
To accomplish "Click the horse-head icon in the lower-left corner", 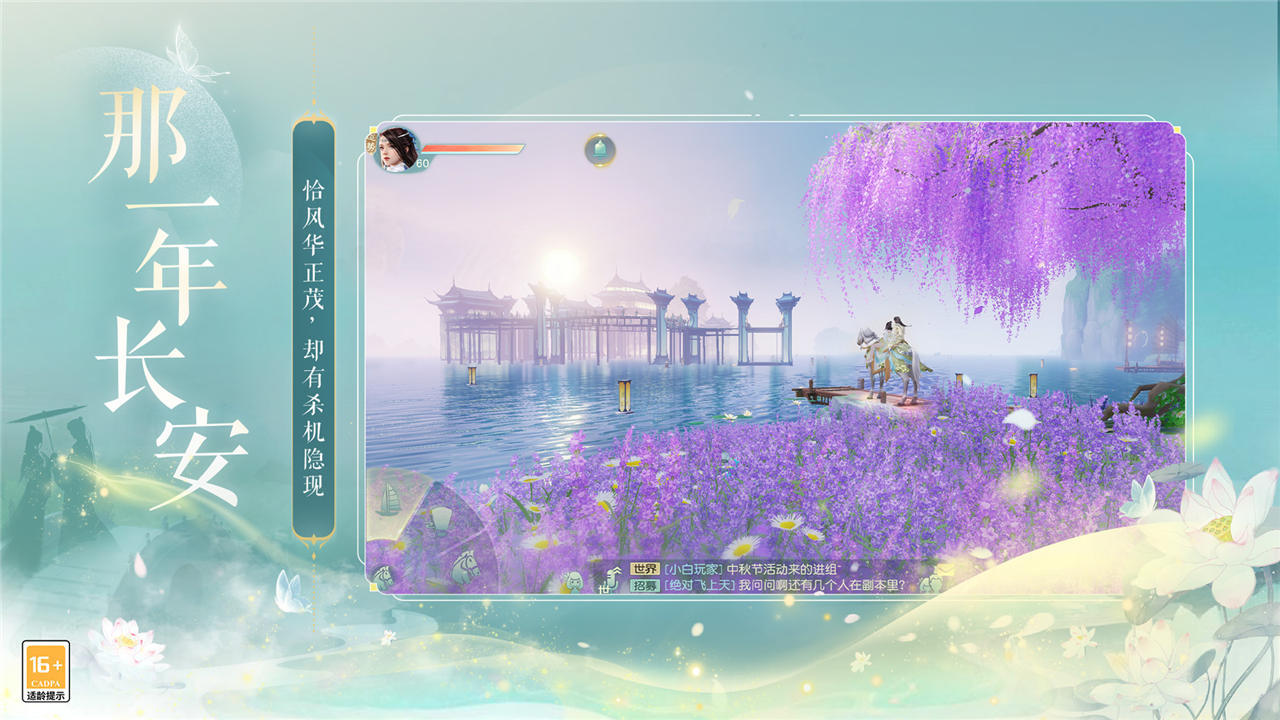I will [x=383, y=576].
